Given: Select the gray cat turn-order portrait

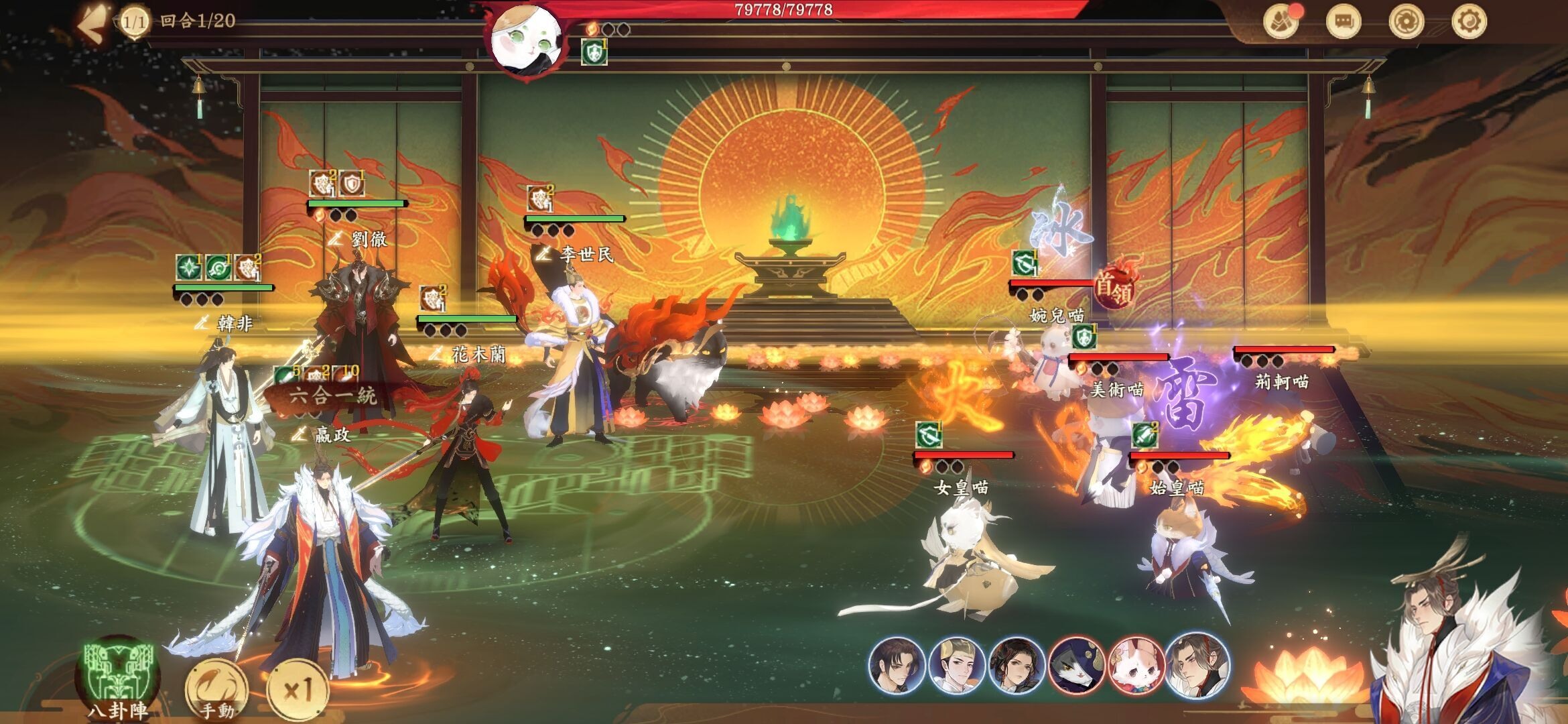Looking at the screenshot, I should pos(1076,666).
